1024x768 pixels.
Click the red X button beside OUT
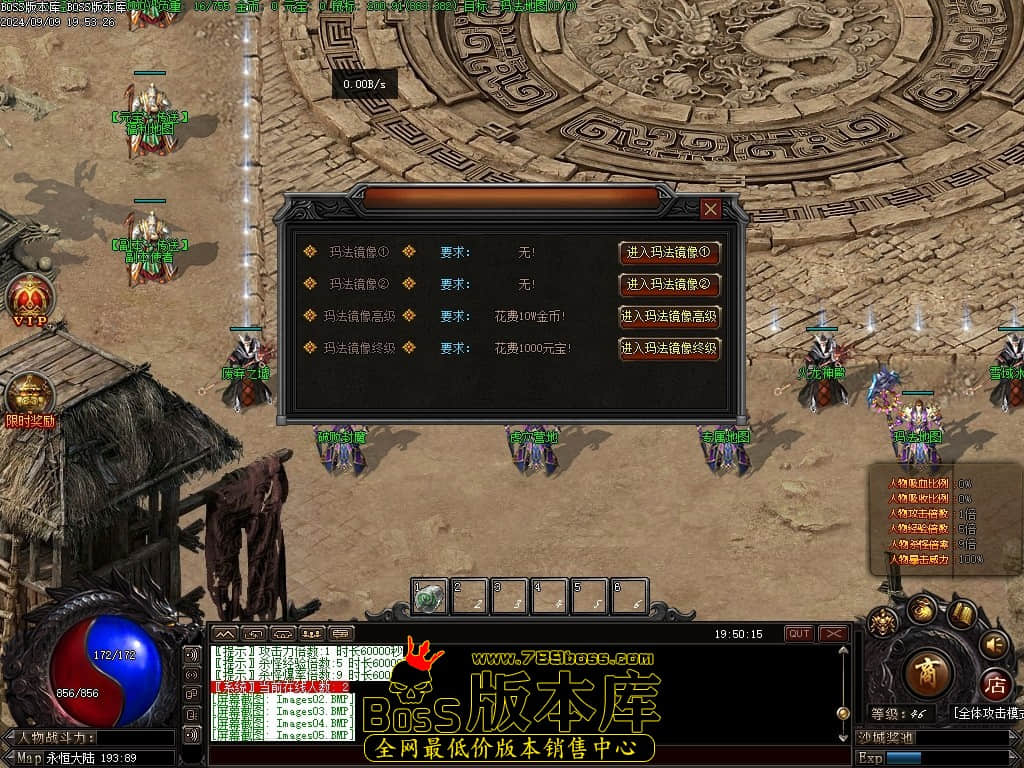point(833,634)
